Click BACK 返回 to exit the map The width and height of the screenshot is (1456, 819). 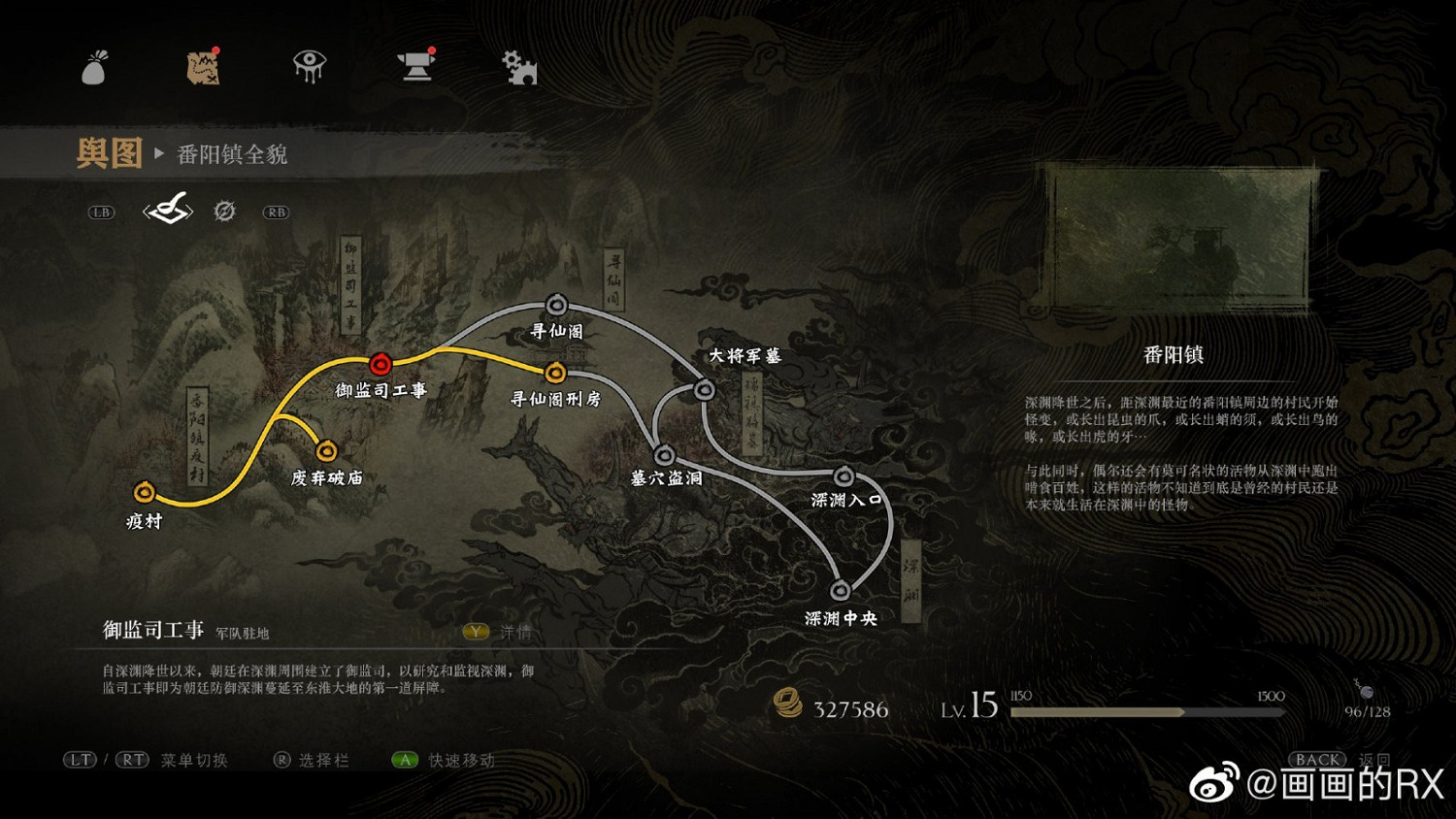[1316, 759]
